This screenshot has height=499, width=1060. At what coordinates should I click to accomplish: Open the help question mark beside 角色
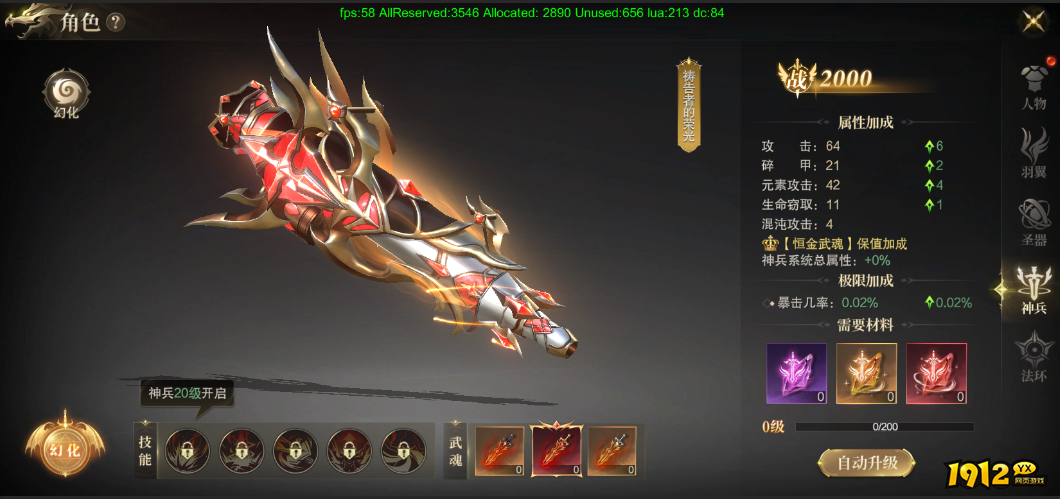click(x=116, y=22)
